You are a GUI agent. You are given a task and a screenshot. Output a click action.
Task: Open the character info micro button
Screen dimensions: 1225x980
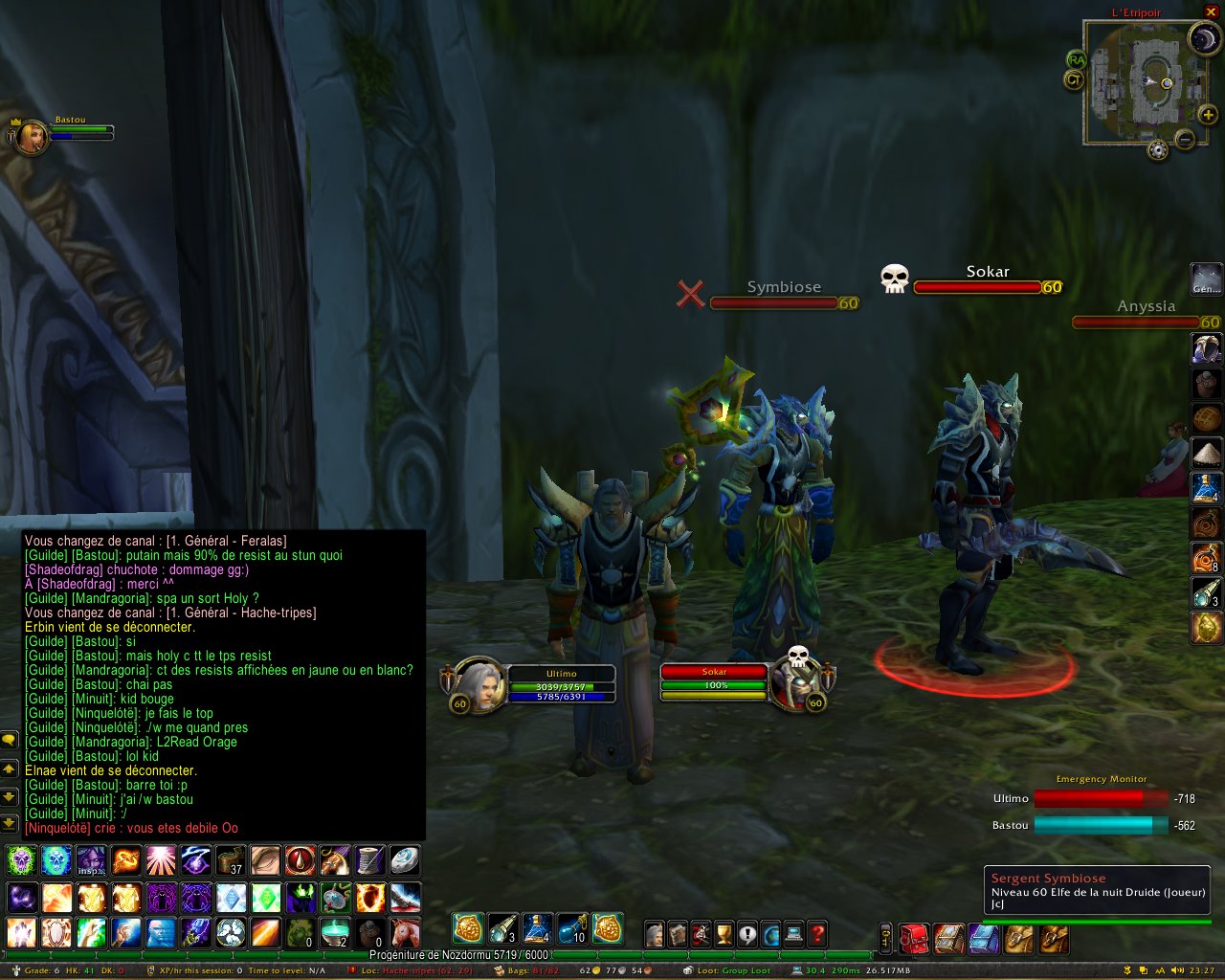pyautogui.click(x=655, y=934)
